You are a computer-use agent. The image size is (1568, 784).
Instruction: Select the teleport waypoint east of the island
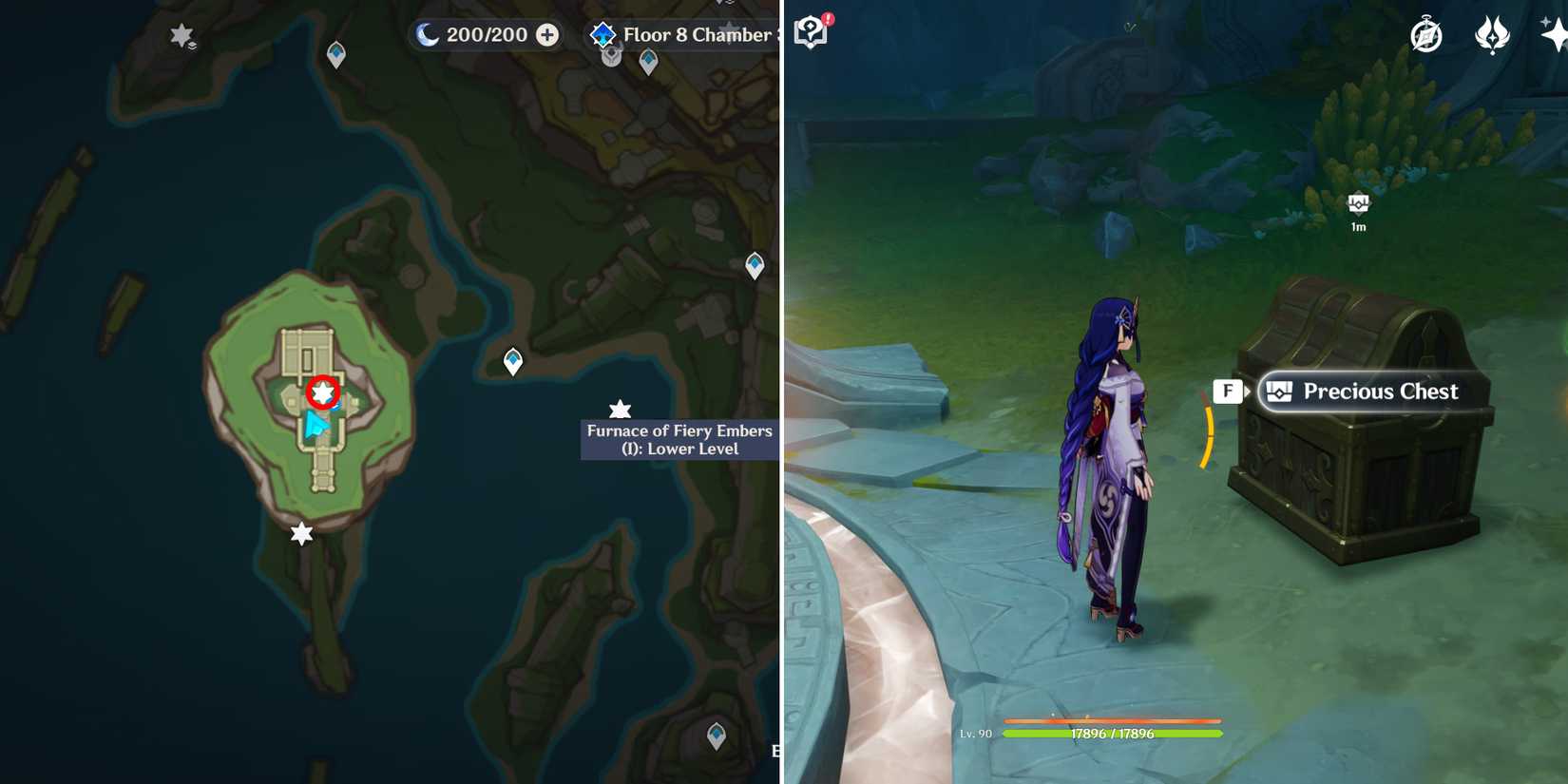pos(512,360)
